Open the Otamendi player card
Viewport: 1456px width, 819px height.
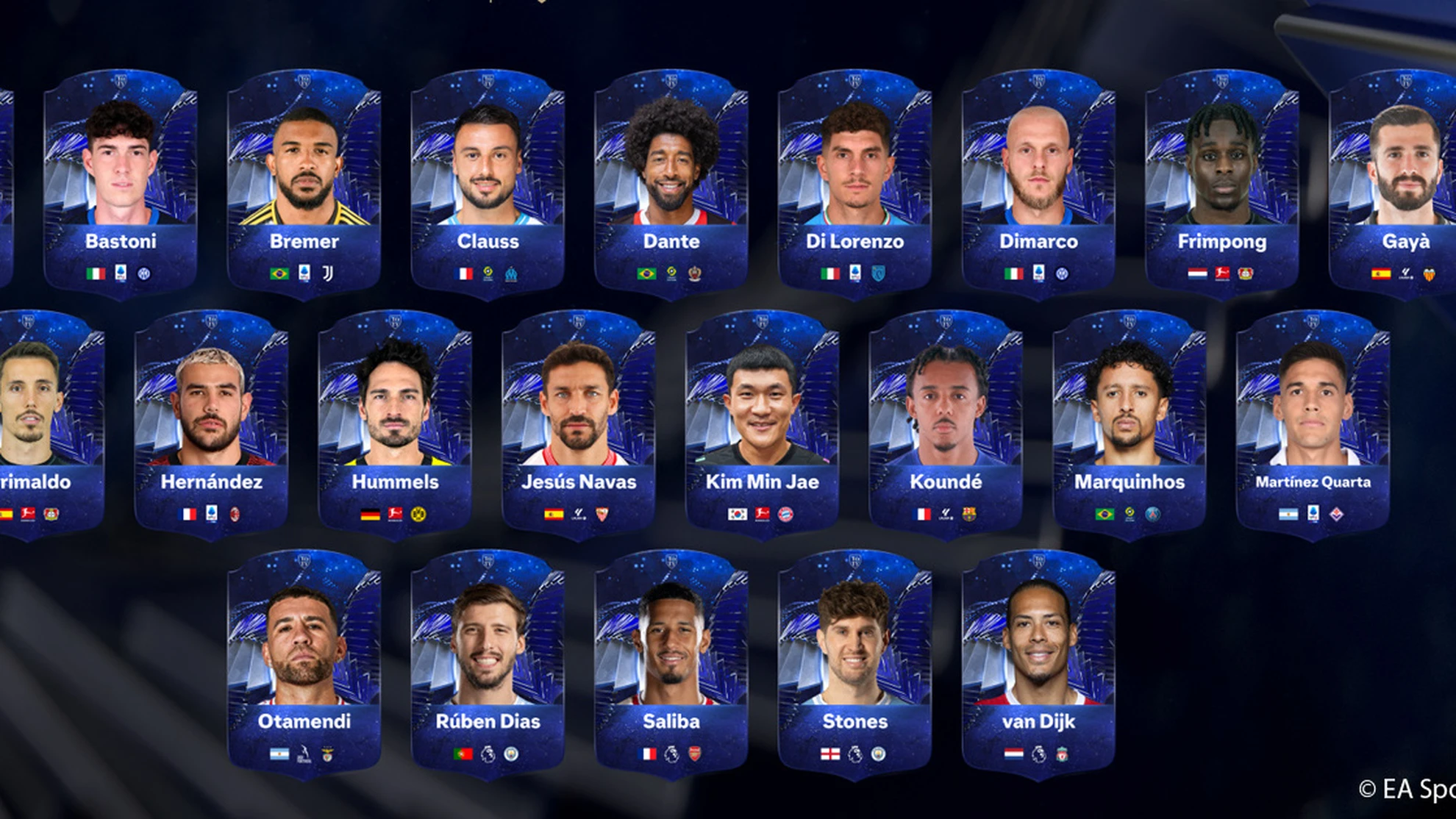point(304,664)
